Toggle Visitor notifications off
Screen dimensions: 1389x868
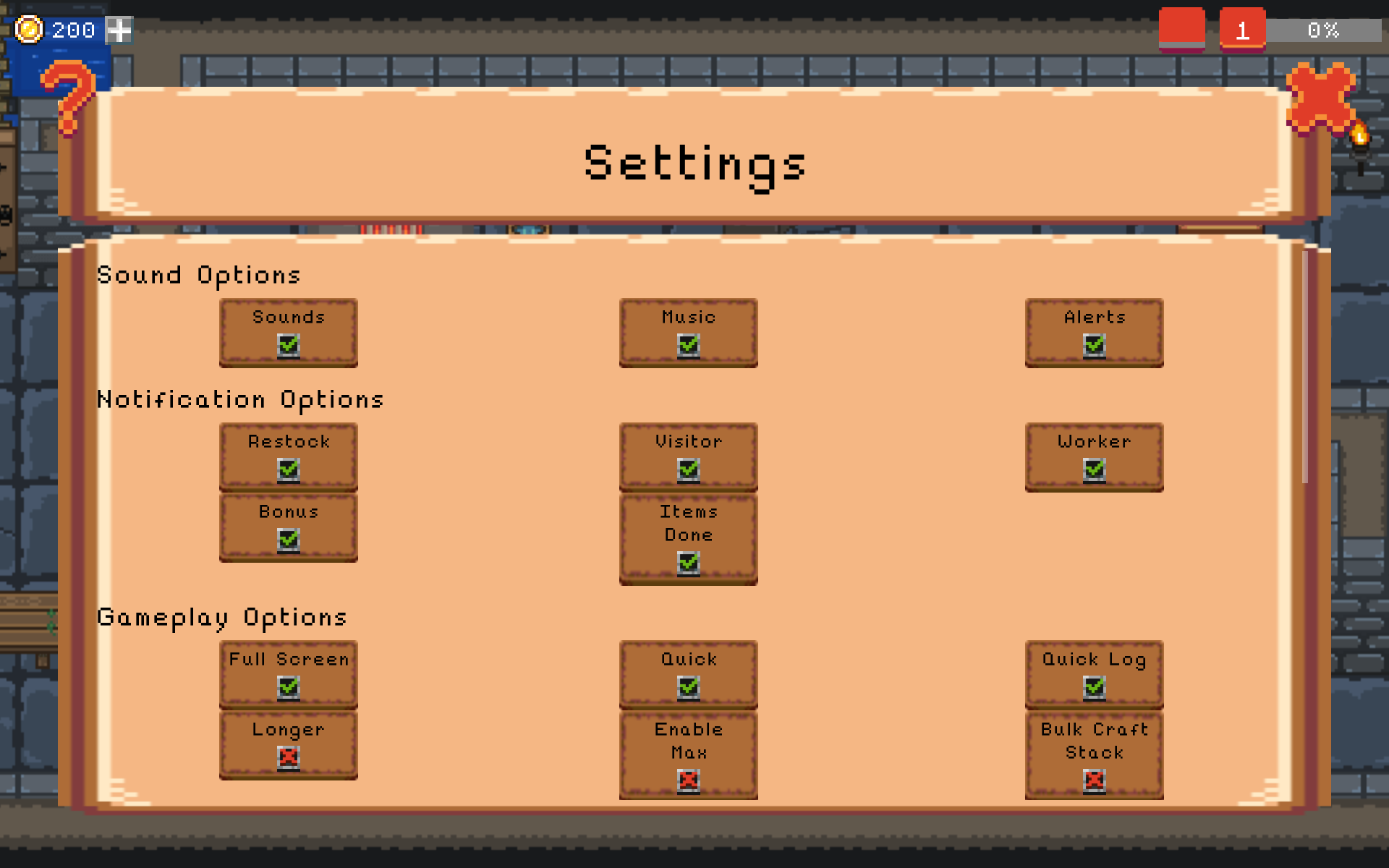688,470
